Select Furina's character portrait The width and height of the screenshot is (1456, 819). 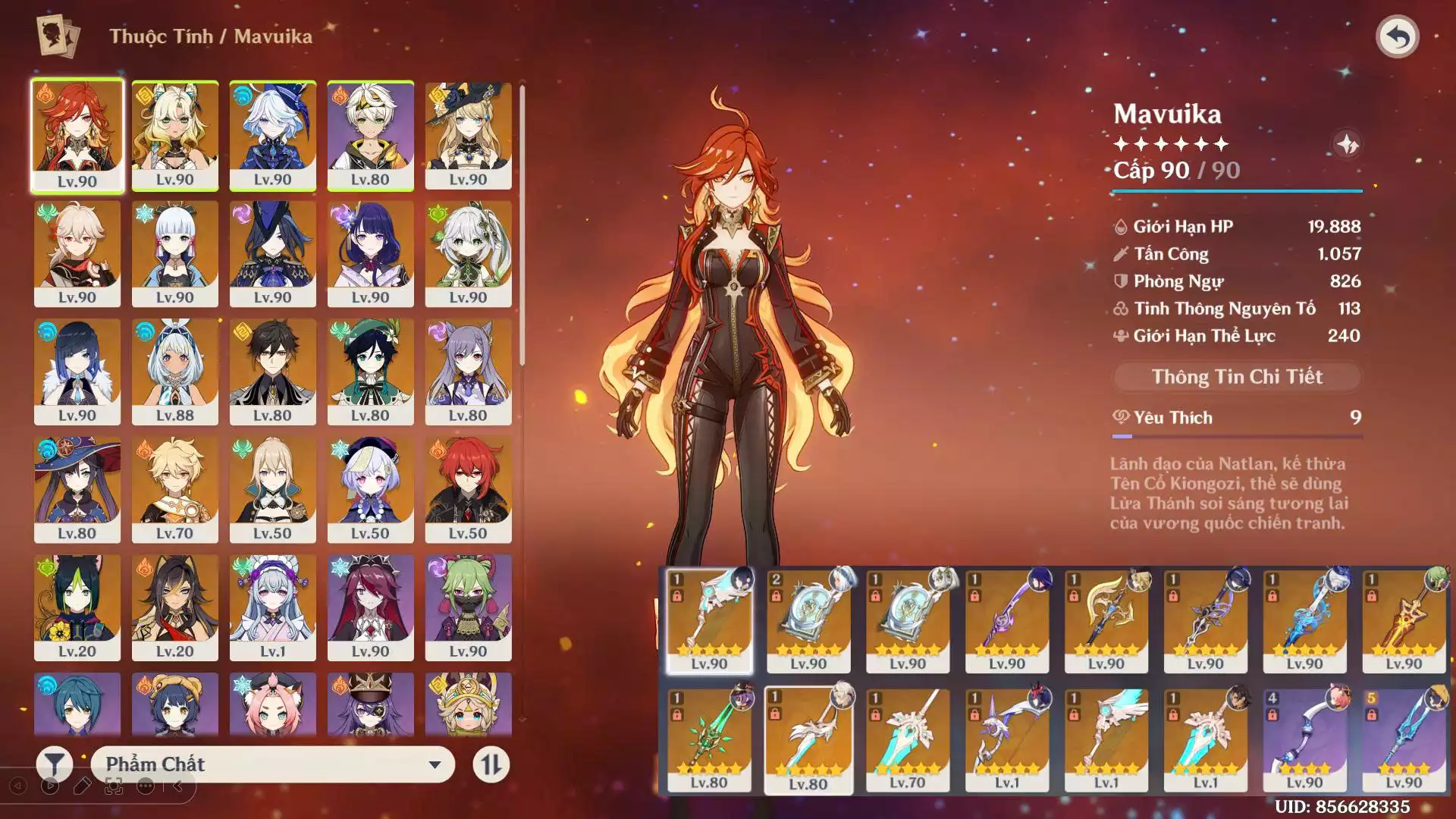tap(272, 135)
